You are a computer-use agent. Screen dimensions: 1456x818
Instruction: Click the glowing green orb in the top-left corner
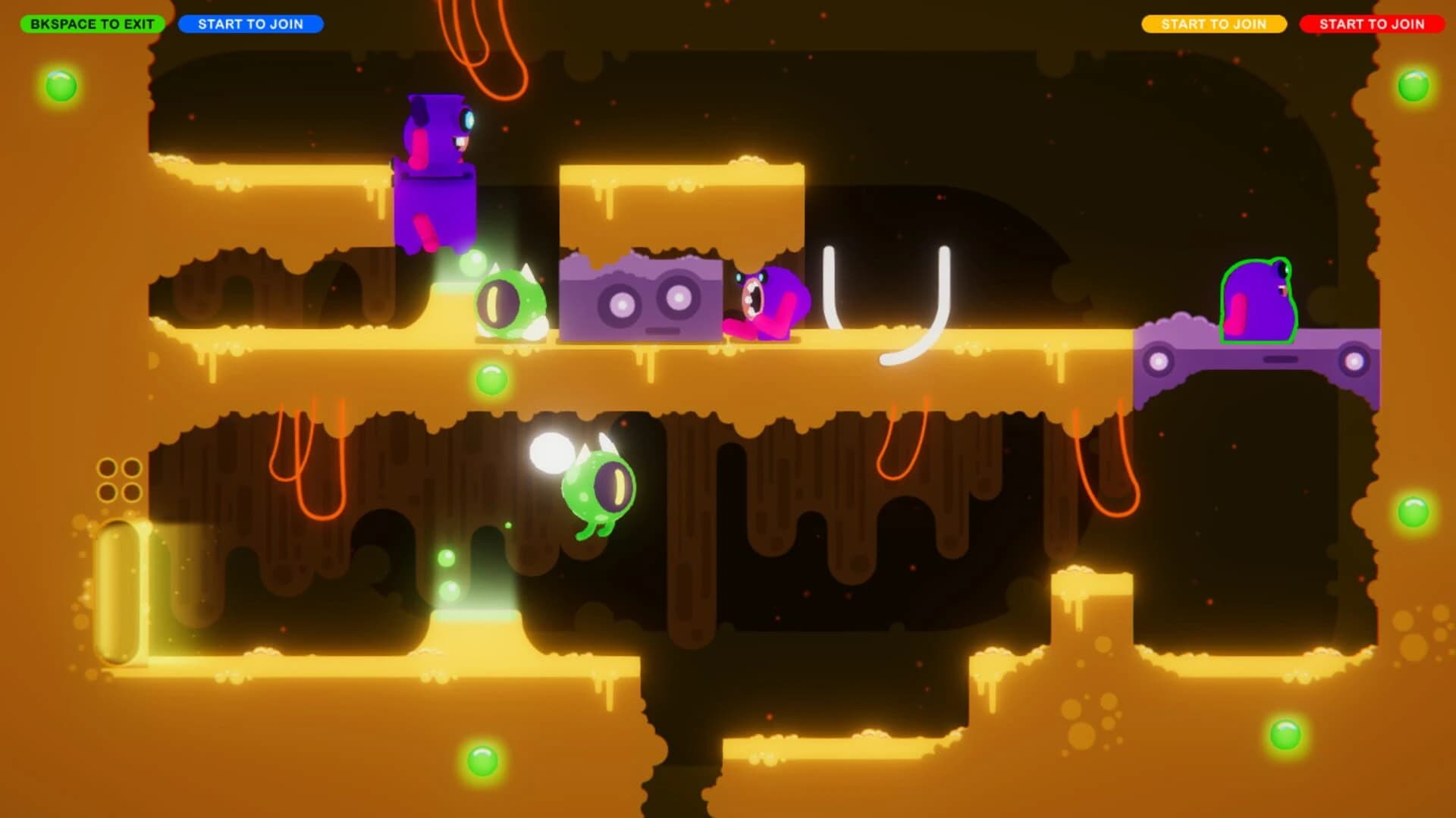click(x=62, y=86)
